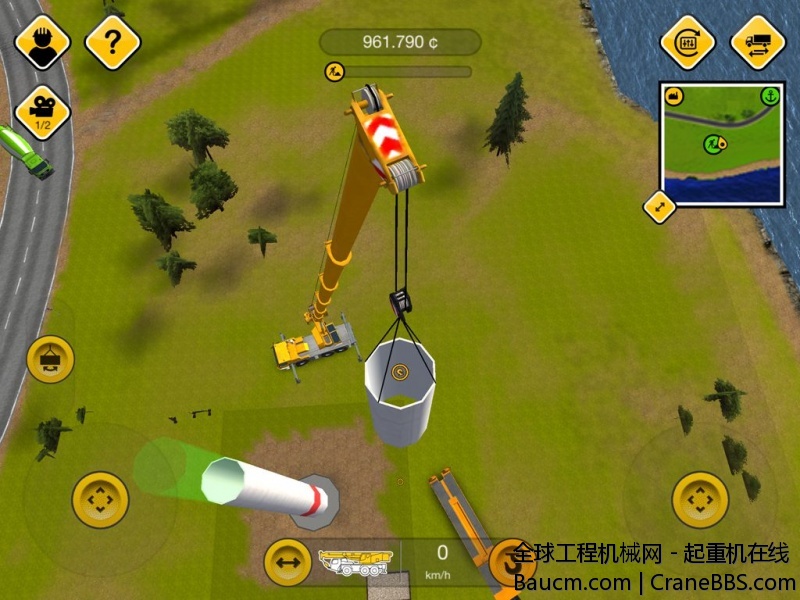Switch camera view with the 1/2 camera icon
The height and width of the screenshot is (600, 800).
point(43,110)
